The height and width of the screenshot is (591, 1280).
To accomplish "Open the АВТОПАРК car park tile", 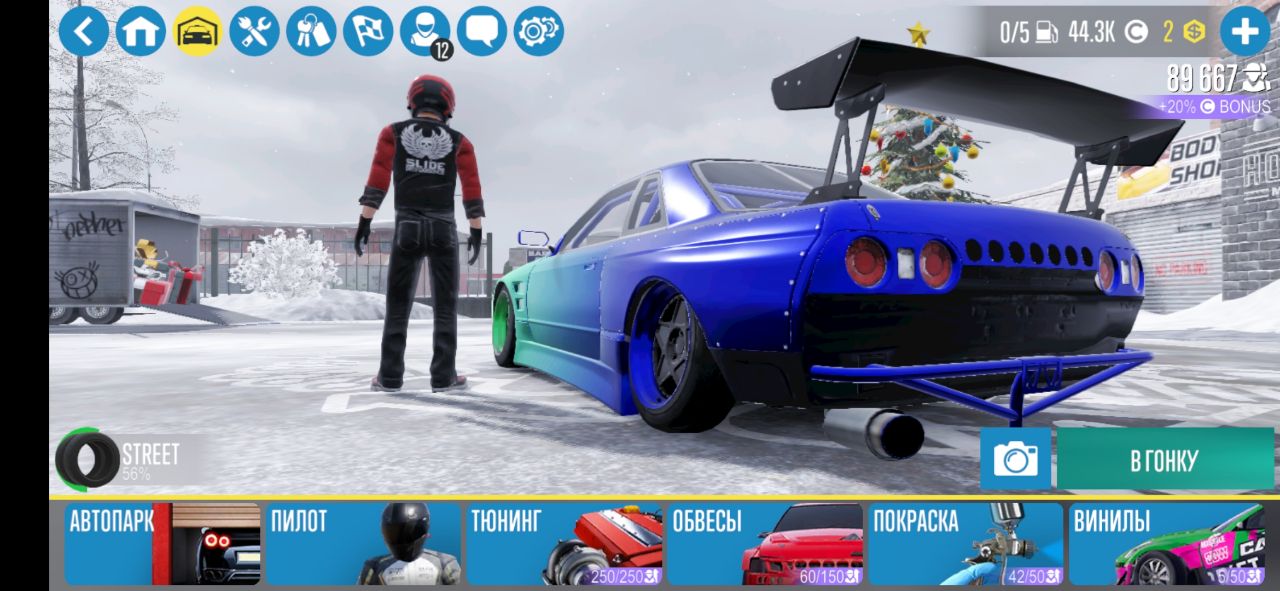I will pos(162,544).
